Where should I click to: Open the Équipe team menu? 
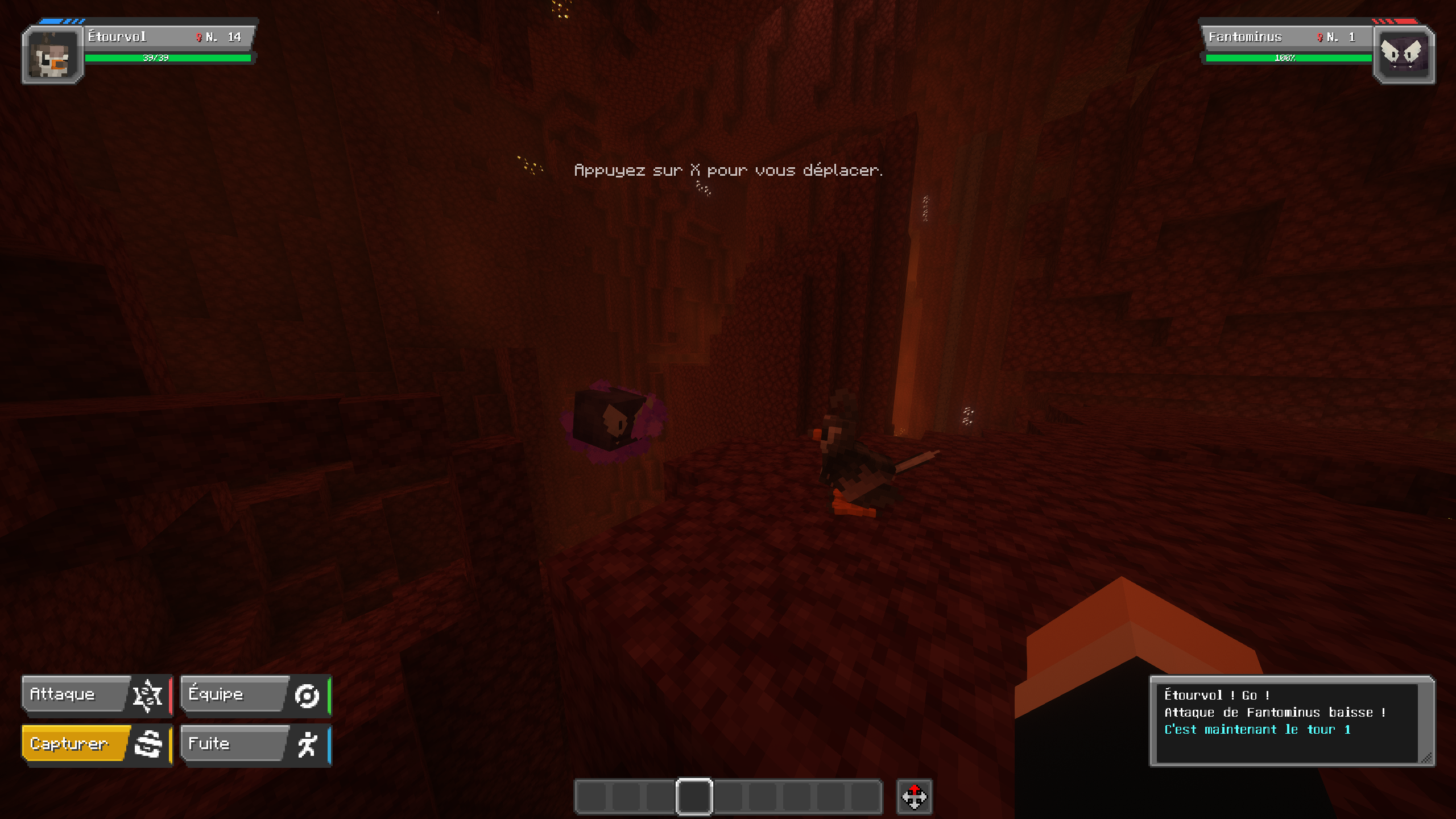(255, 694)
